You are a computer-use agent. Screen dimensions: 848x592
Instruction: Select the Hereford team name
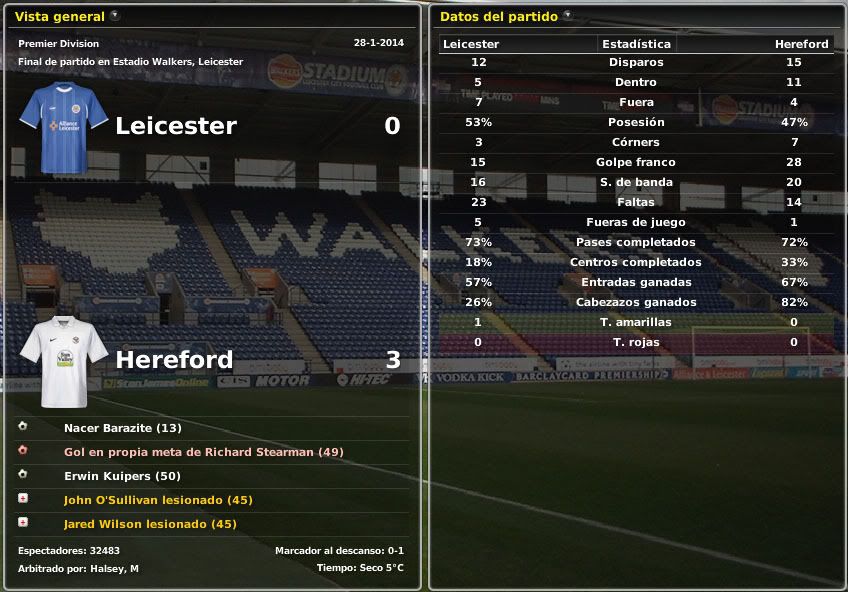coord(175,360)
